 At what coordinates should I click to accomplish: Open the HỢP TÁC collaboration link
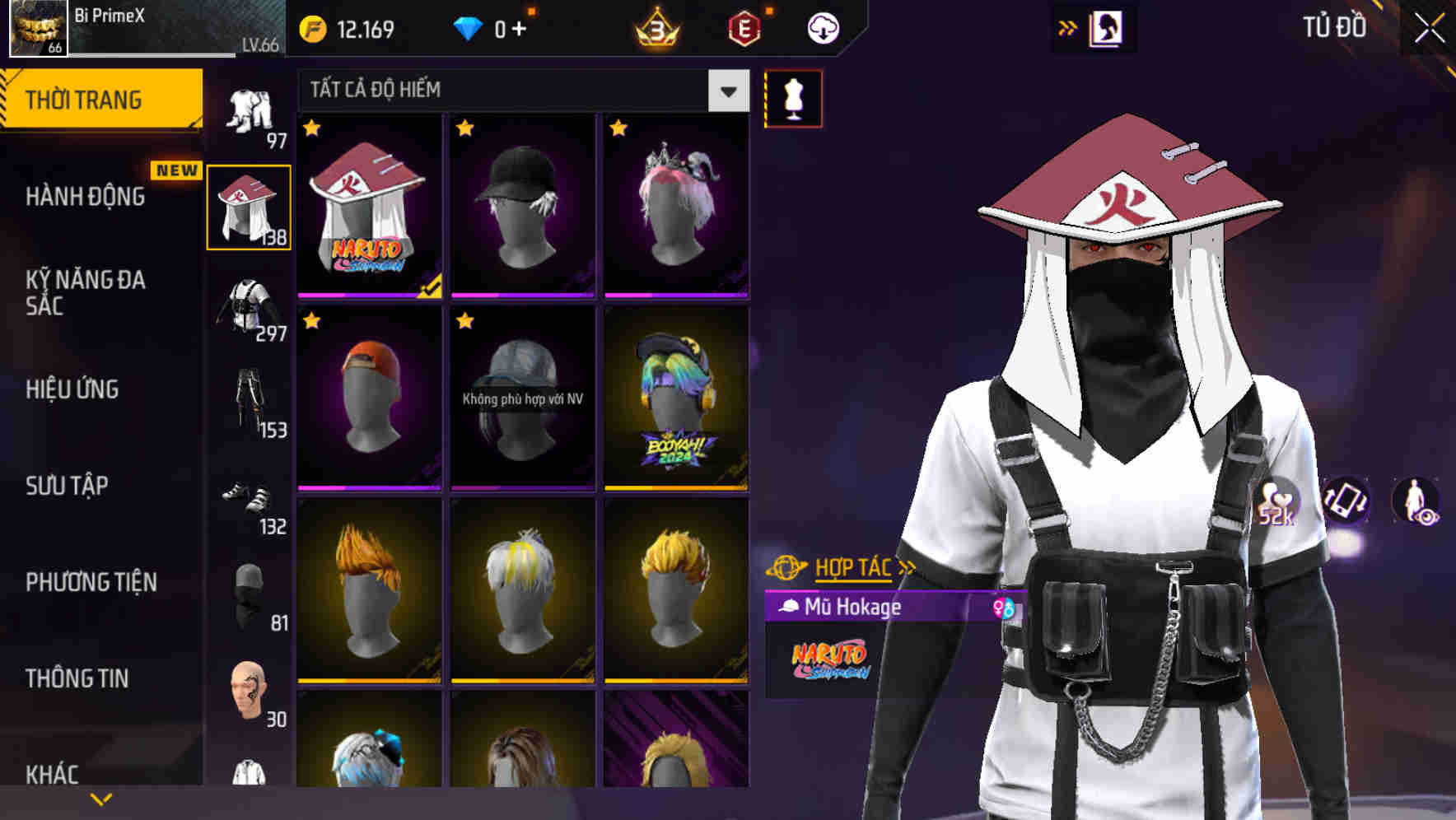[853, 566]
